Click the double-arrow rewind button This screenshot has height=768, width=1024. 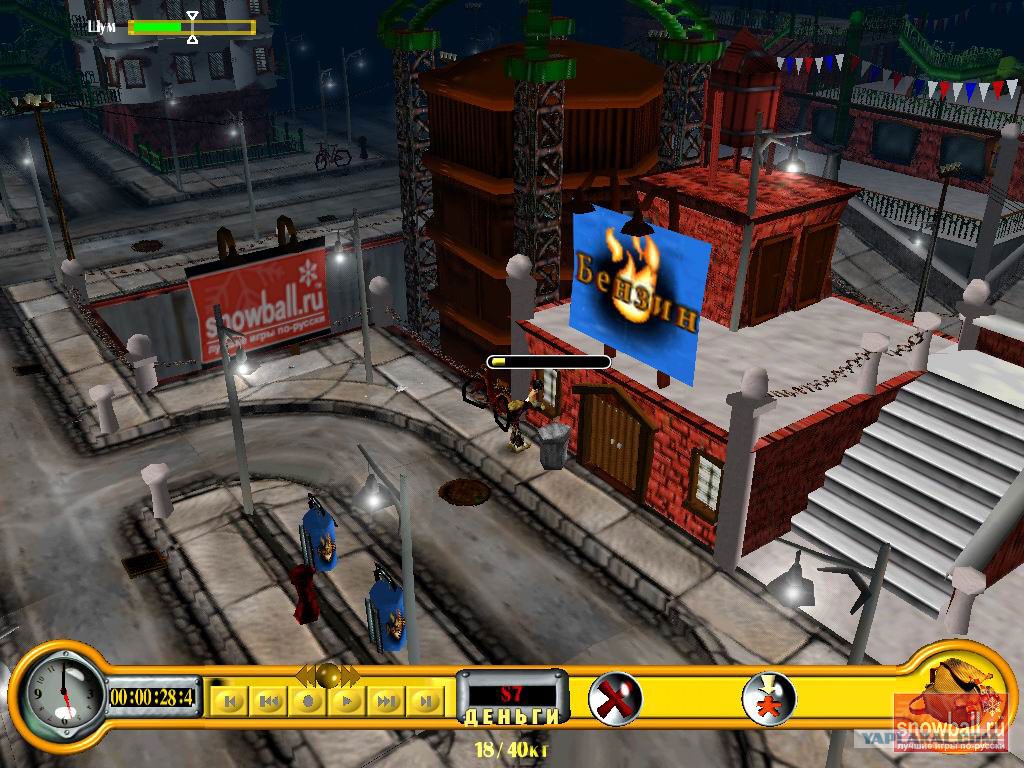tap(269, 701)
